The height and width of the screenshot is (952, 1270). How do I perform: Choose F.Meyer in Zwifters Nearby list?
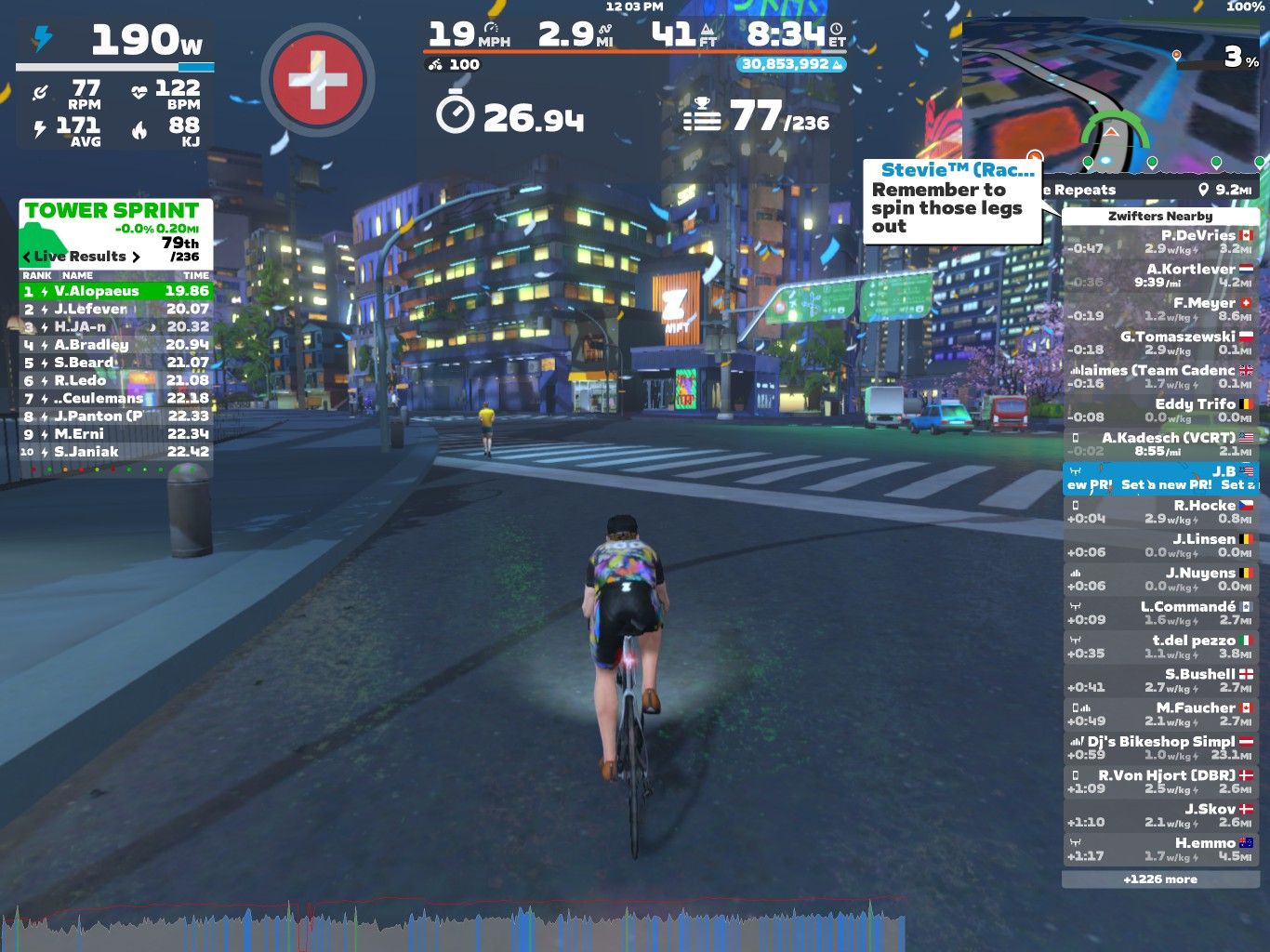coord(1159,310)
